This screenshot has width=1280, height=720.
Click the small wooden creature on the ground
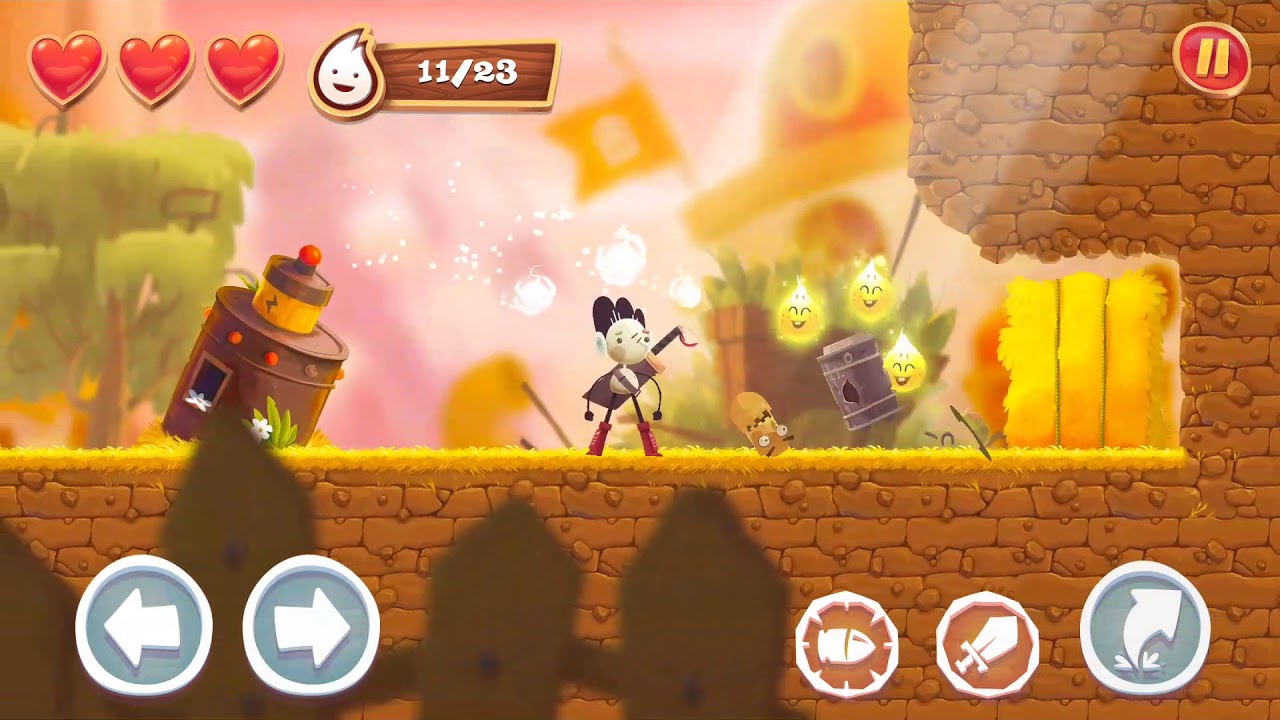coord(765,425)
